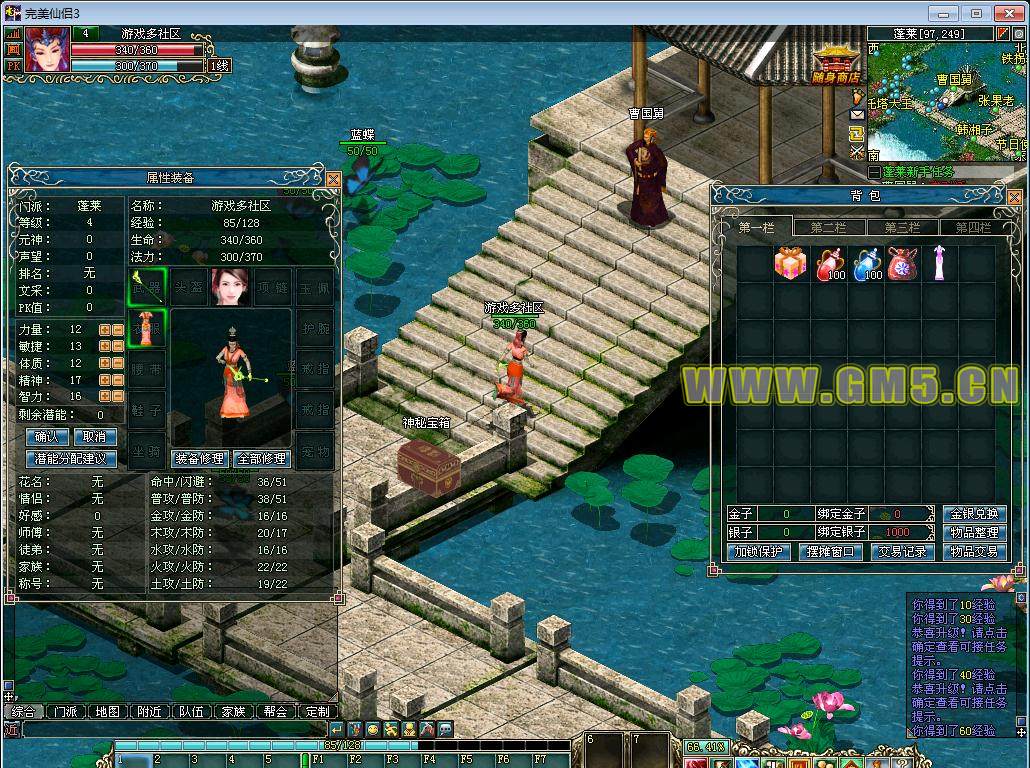Screen dimensions: 1030x768
Task: Click the 确认 confirm button for attributes
Action: click(x=47, y=437)
